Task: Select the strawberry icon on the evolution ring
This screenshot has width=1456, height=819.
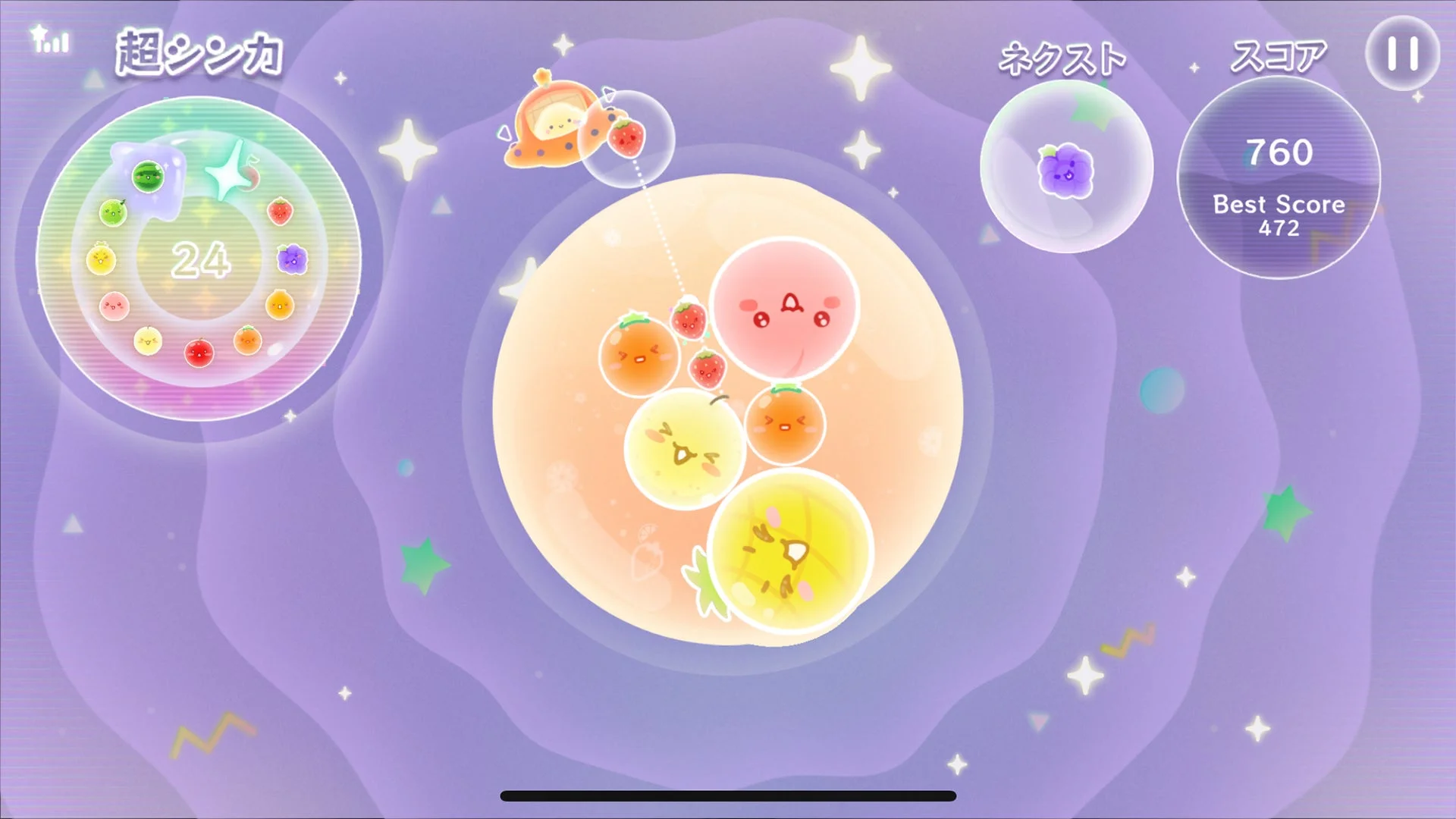Action: (x=282, y=213)
